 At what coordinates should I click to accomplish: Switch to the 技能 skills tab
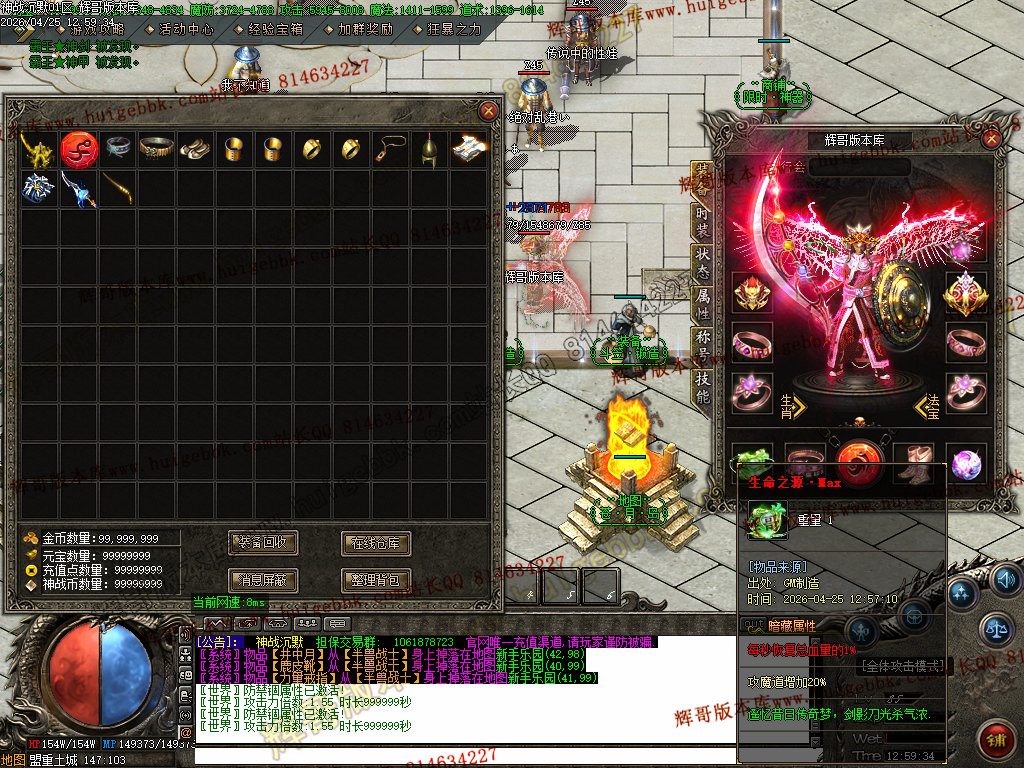coord(702,387)
